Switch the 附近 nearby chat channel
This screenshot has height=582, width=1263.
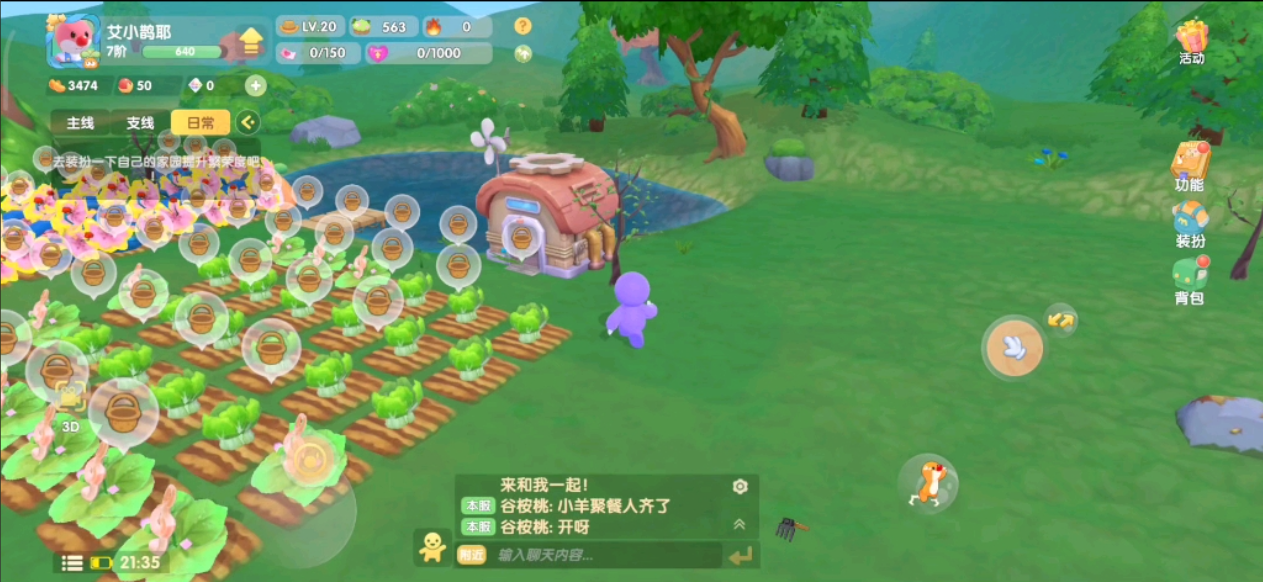click(471, 555)
